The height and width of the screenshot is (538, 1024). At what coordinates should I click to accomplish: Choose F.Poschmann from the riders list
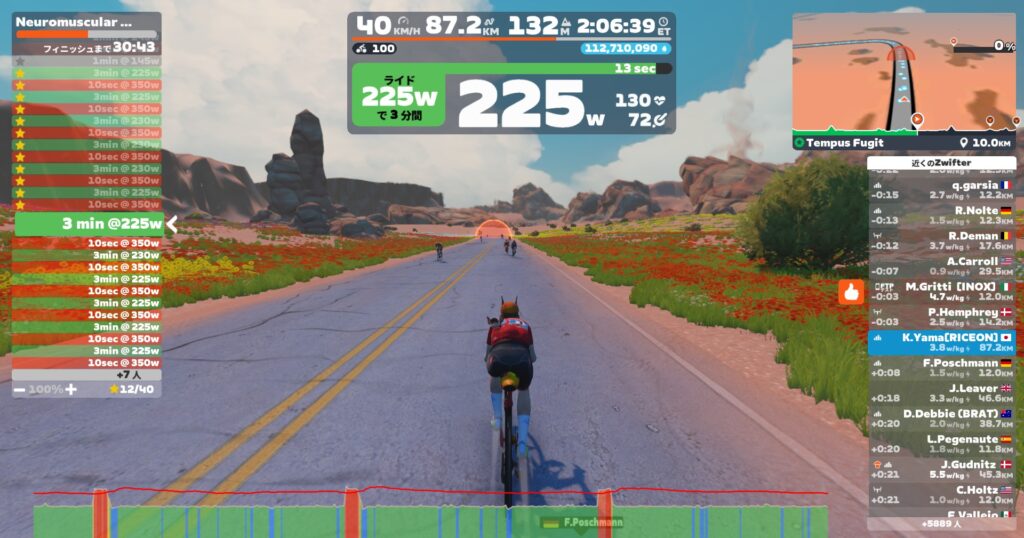click(x=940, y=368)
